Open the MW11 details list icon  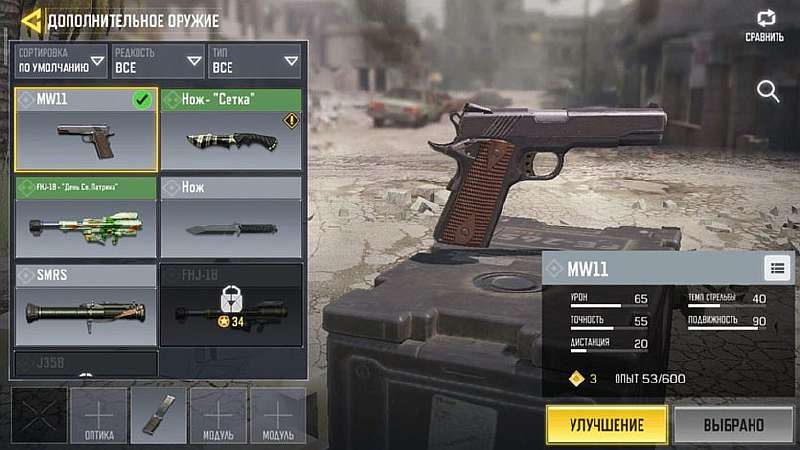[776, 267]
